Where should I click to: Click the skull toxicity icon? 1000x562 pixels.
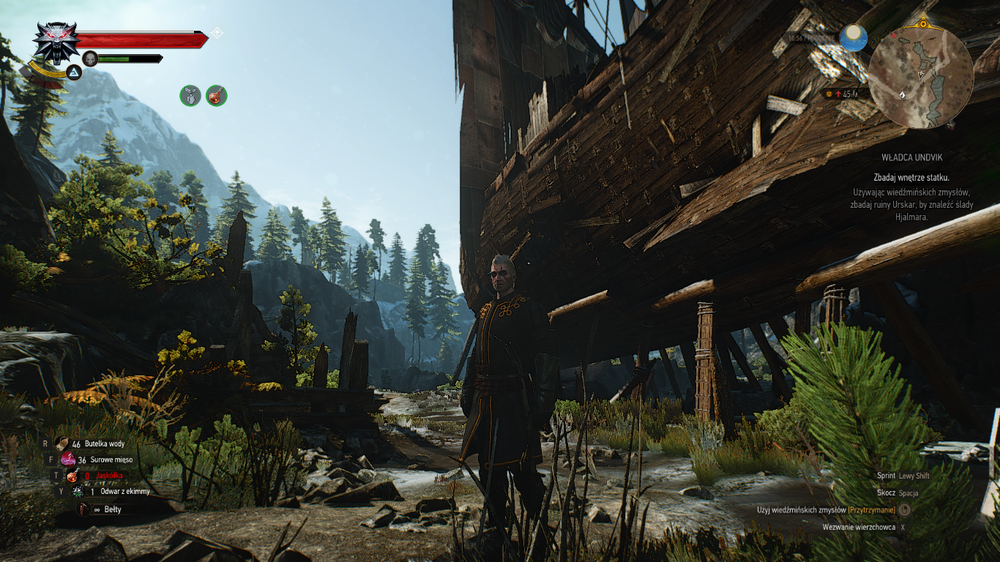click(x=90, y=59)
